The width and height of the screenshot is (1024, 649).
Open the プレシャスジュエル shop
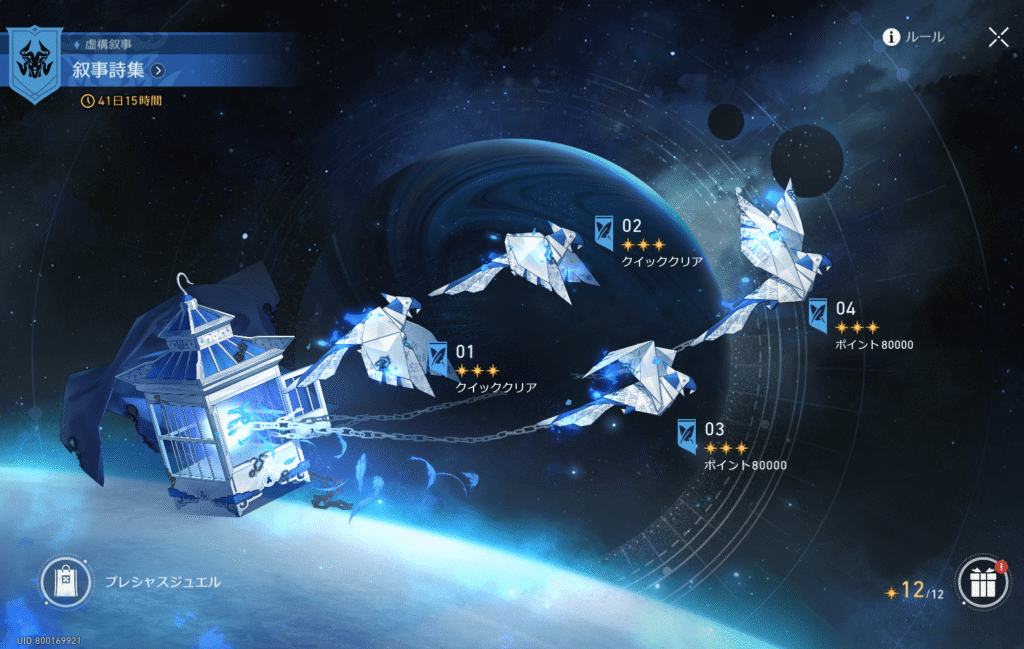66,582
